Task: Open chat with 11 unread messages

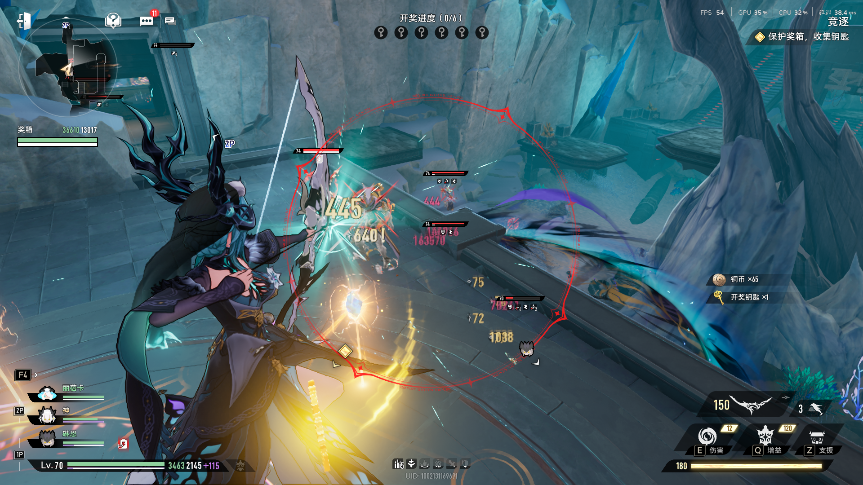Action: click(147, 19)
